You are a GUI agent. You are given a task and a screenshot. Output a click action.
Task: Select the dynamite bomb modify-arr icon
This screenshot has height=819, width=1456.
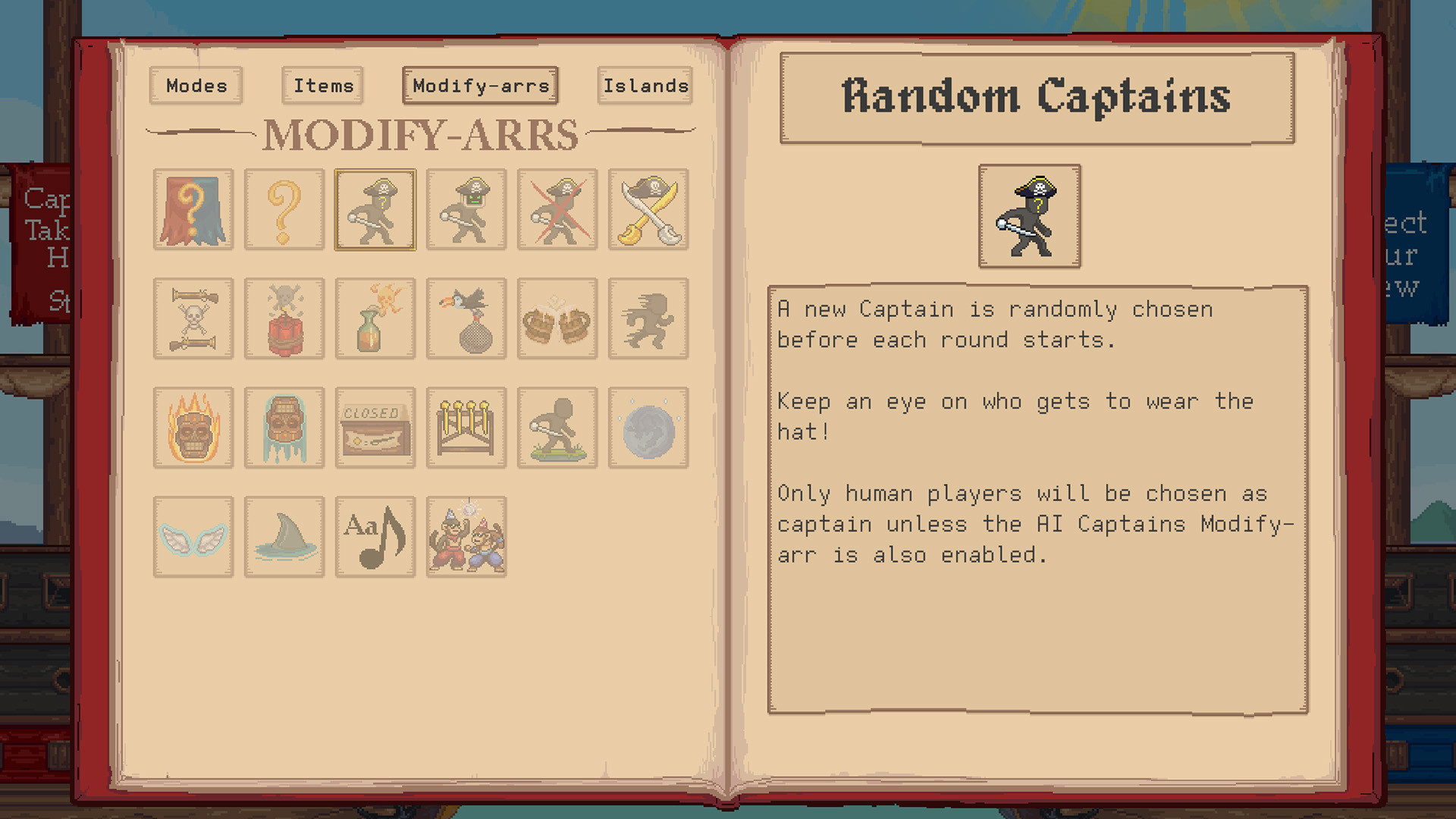284,318
